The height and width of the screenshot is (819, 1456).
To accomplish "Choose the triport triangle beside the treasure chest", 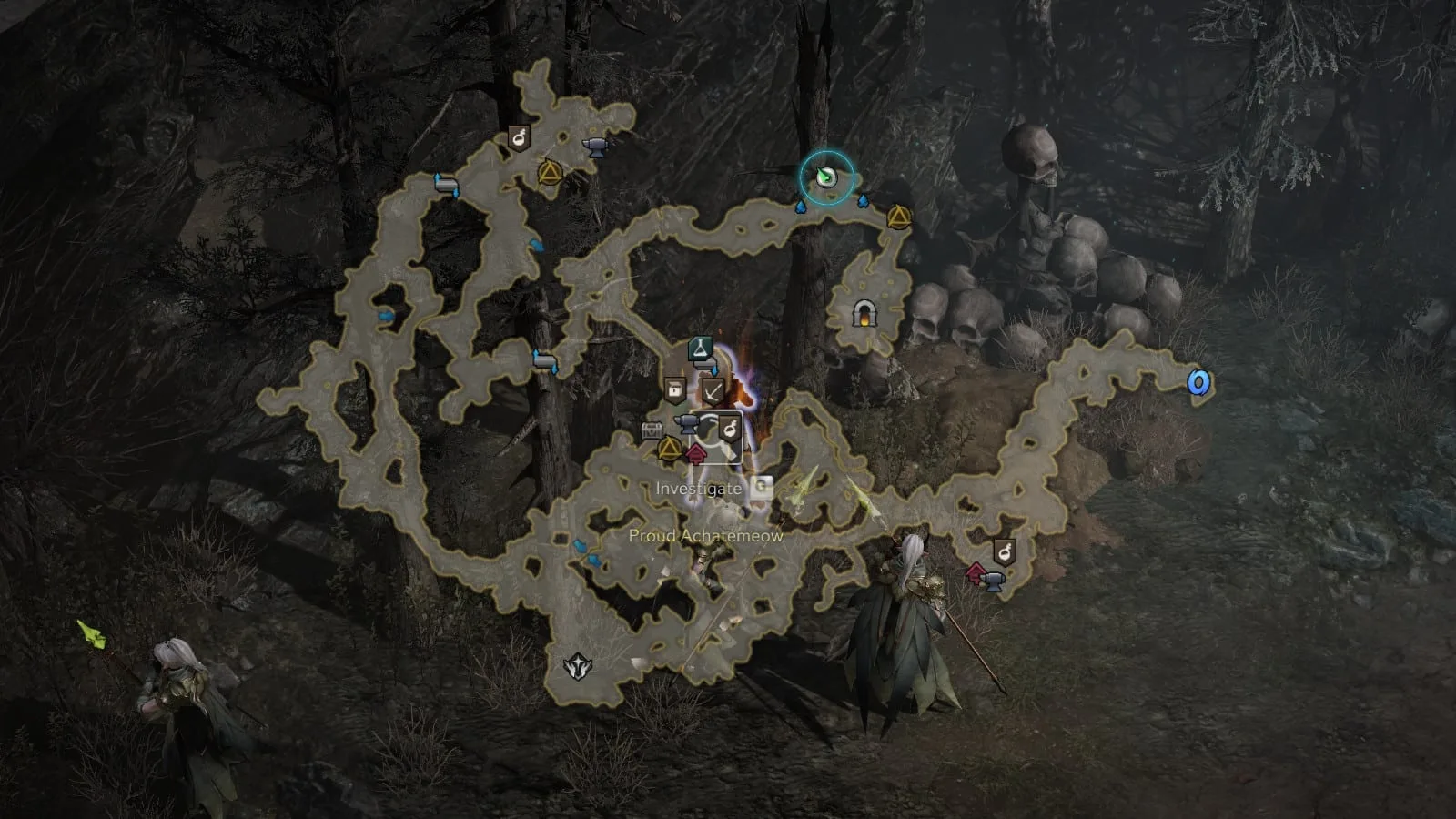I will point(670,449).
